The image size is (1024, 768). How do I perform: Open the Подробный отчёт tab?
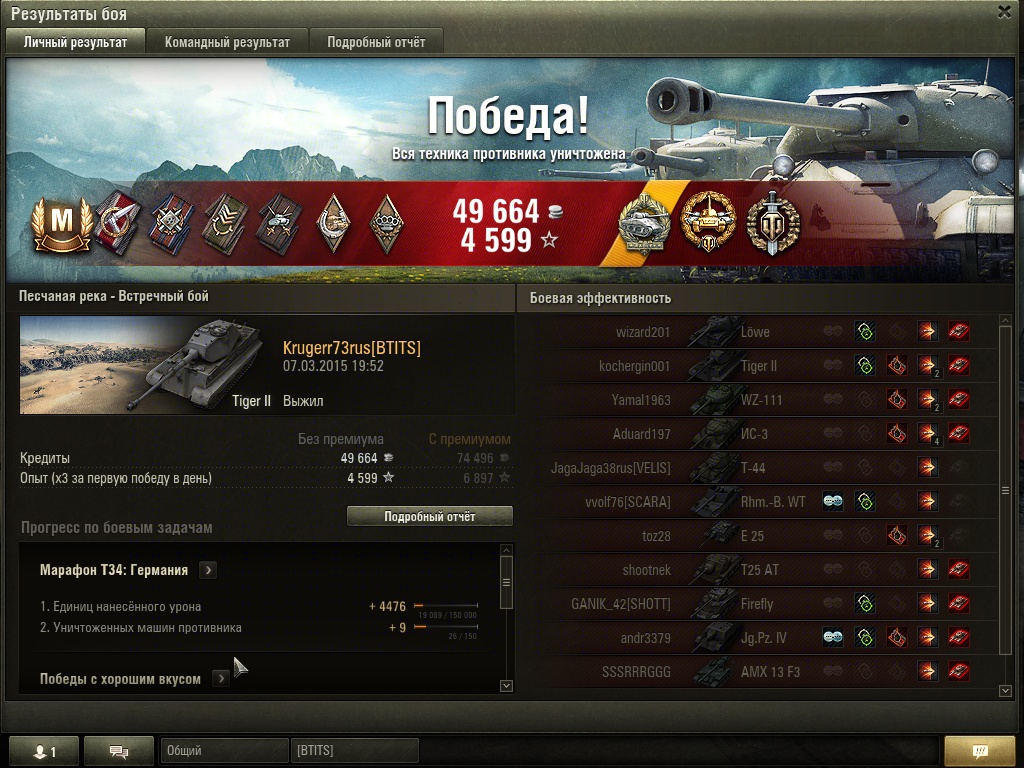[x=376, y=42]
